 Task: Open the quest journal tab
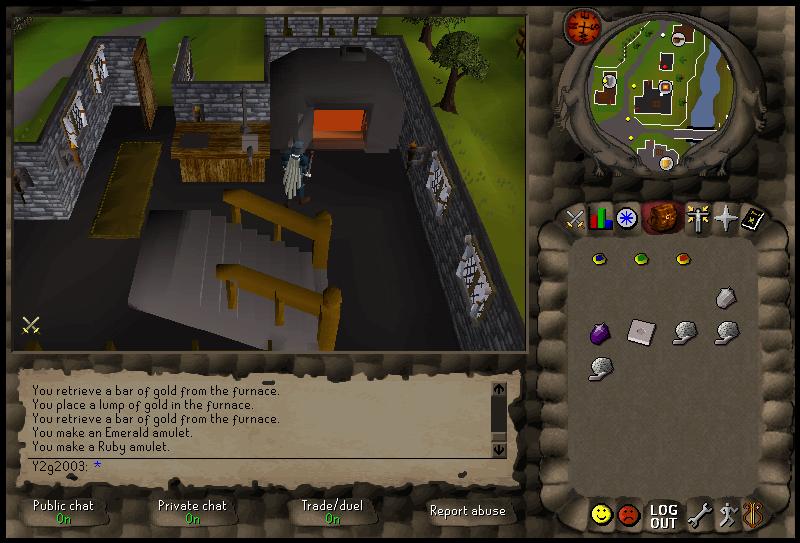tap(627, 218)
